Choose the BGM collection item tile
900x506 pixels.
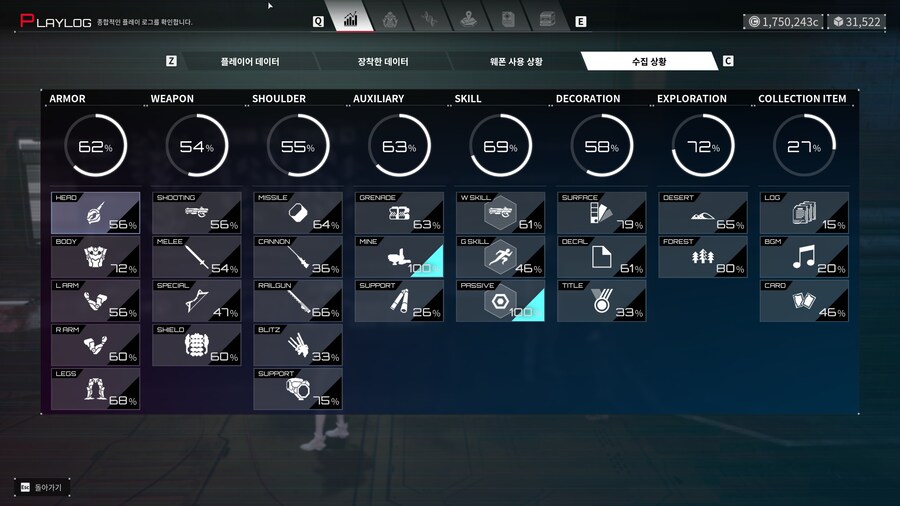pos(804,257)
